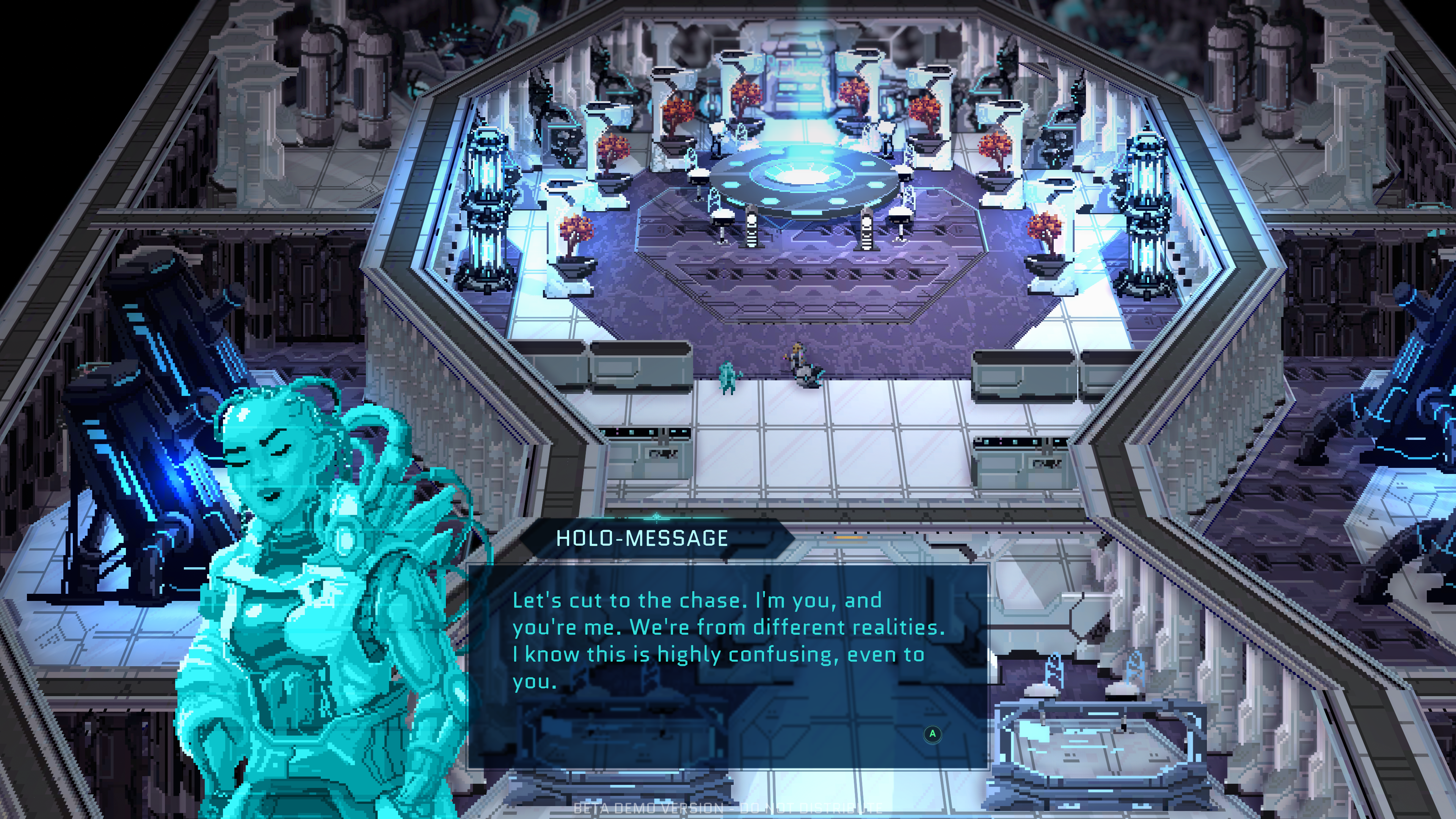Screen dimensions: 1456x819
Task: Advance the Holo-Message dialogue text box
Action: click(932, 734)
